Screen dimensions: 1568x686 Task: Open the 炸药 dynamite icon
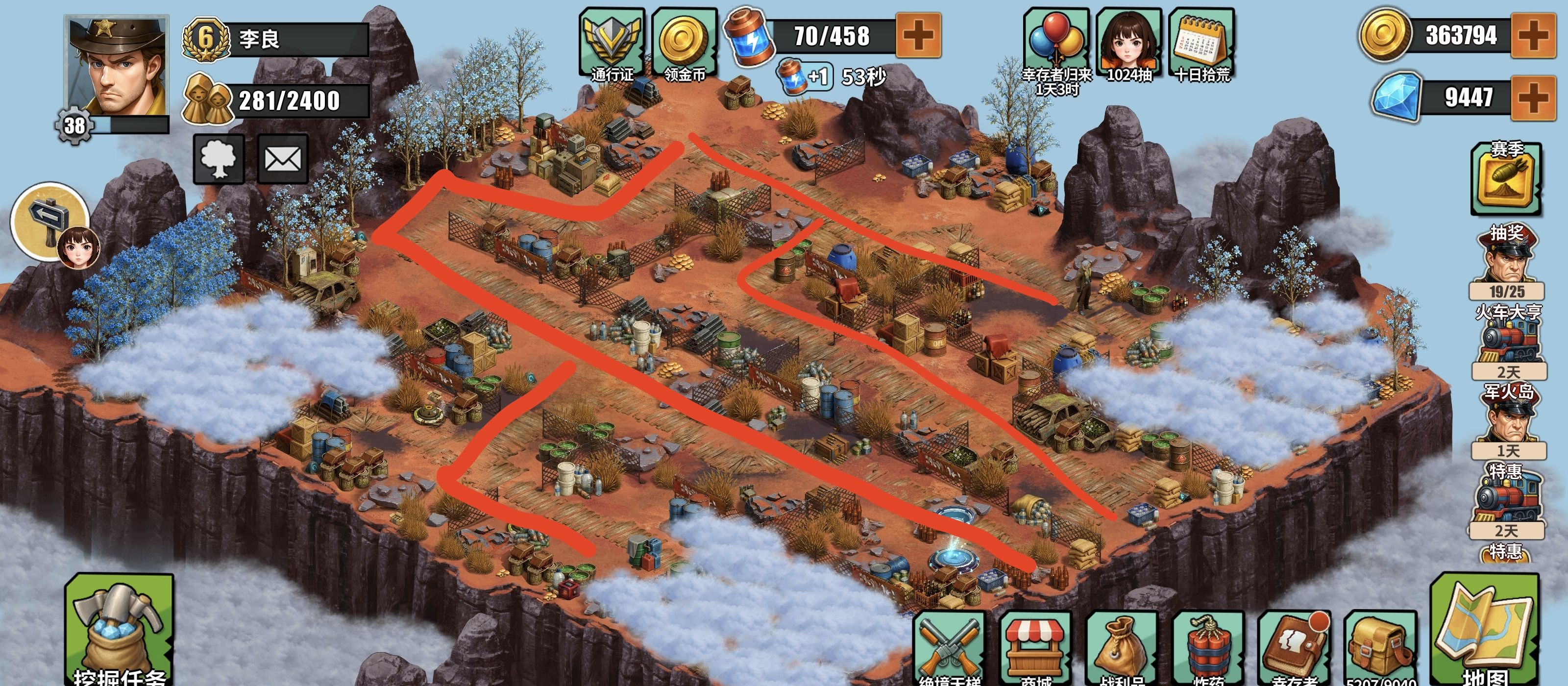(1208, 648)
